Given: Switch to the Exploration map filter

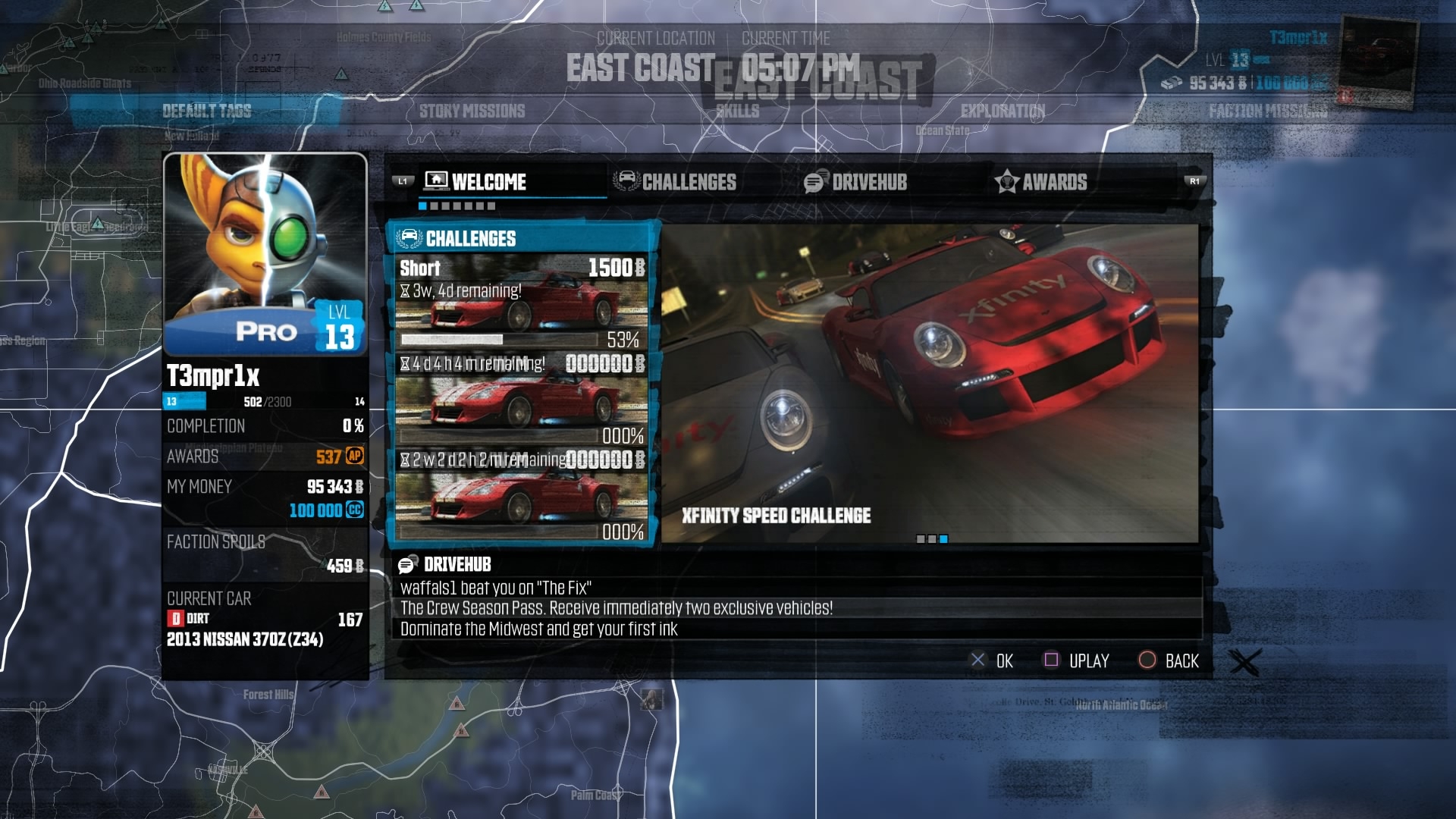Looking at the screenshot, I should click(1003, 111).
